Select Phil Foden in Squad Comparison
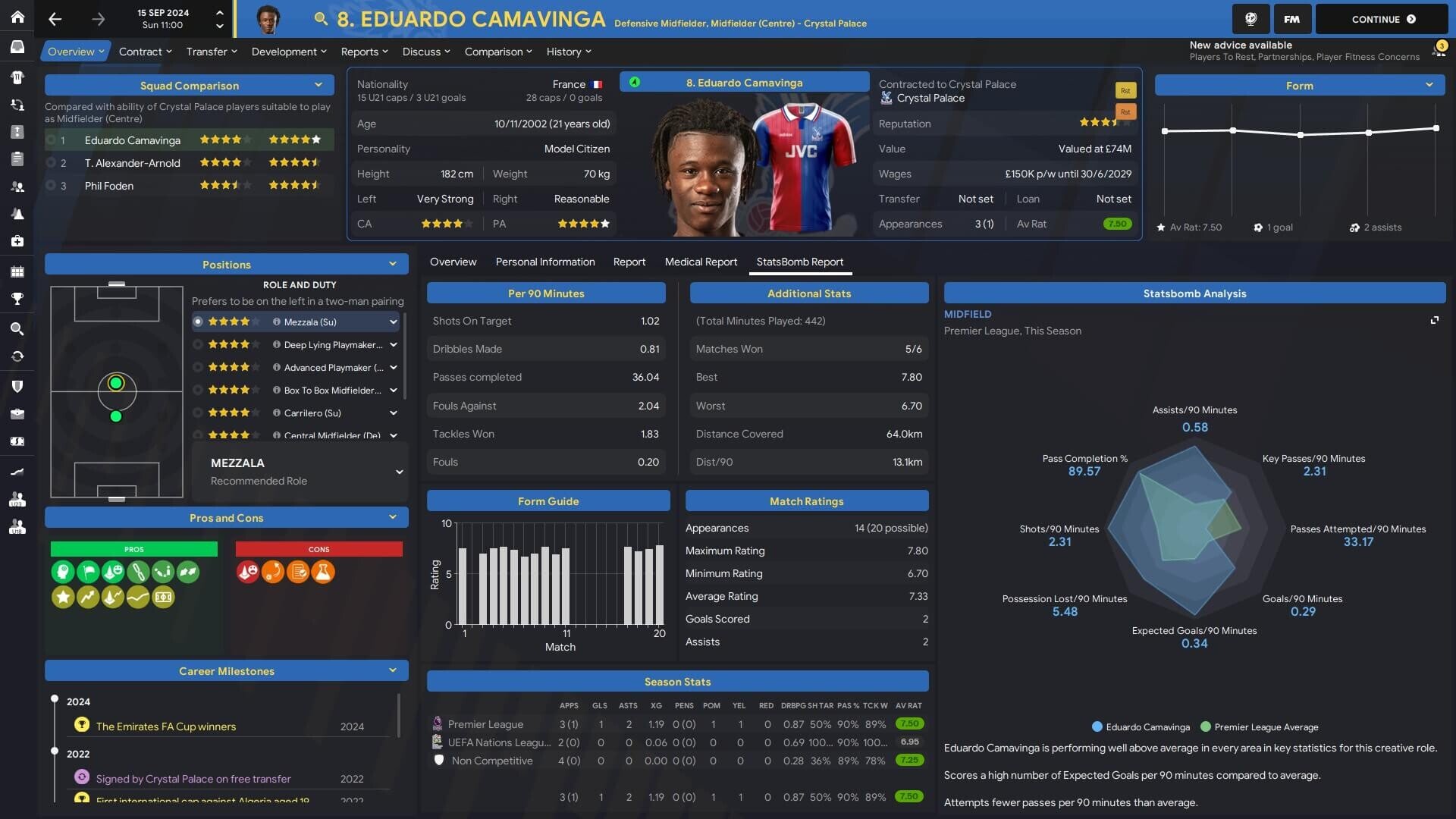The height and width of the screenshot is (819, 1456). [110, 185]
